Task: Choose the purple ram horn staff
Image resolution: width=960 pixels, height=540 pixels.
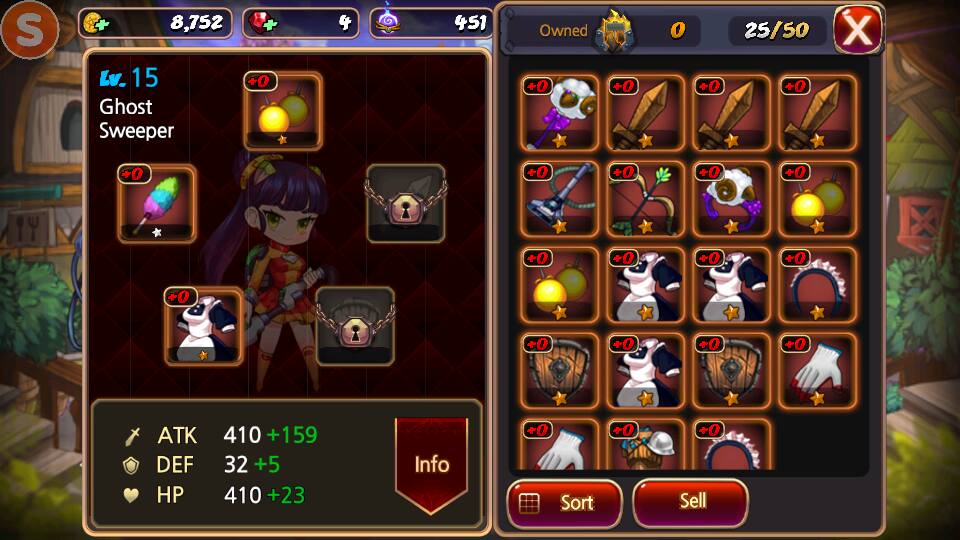Action: point(560,112)
